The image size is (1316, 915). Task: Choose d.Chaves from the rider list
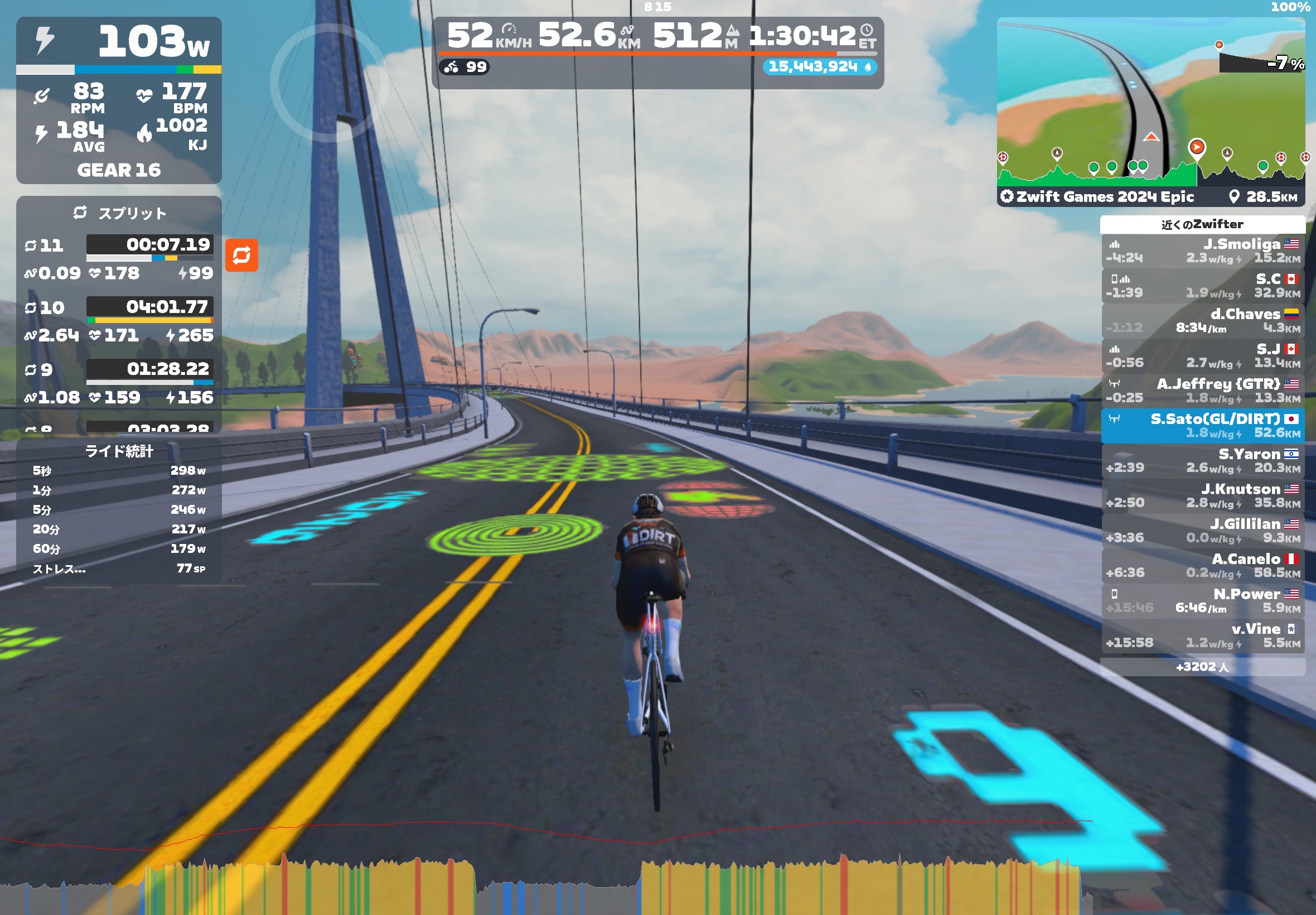(x=1203, y=321)
